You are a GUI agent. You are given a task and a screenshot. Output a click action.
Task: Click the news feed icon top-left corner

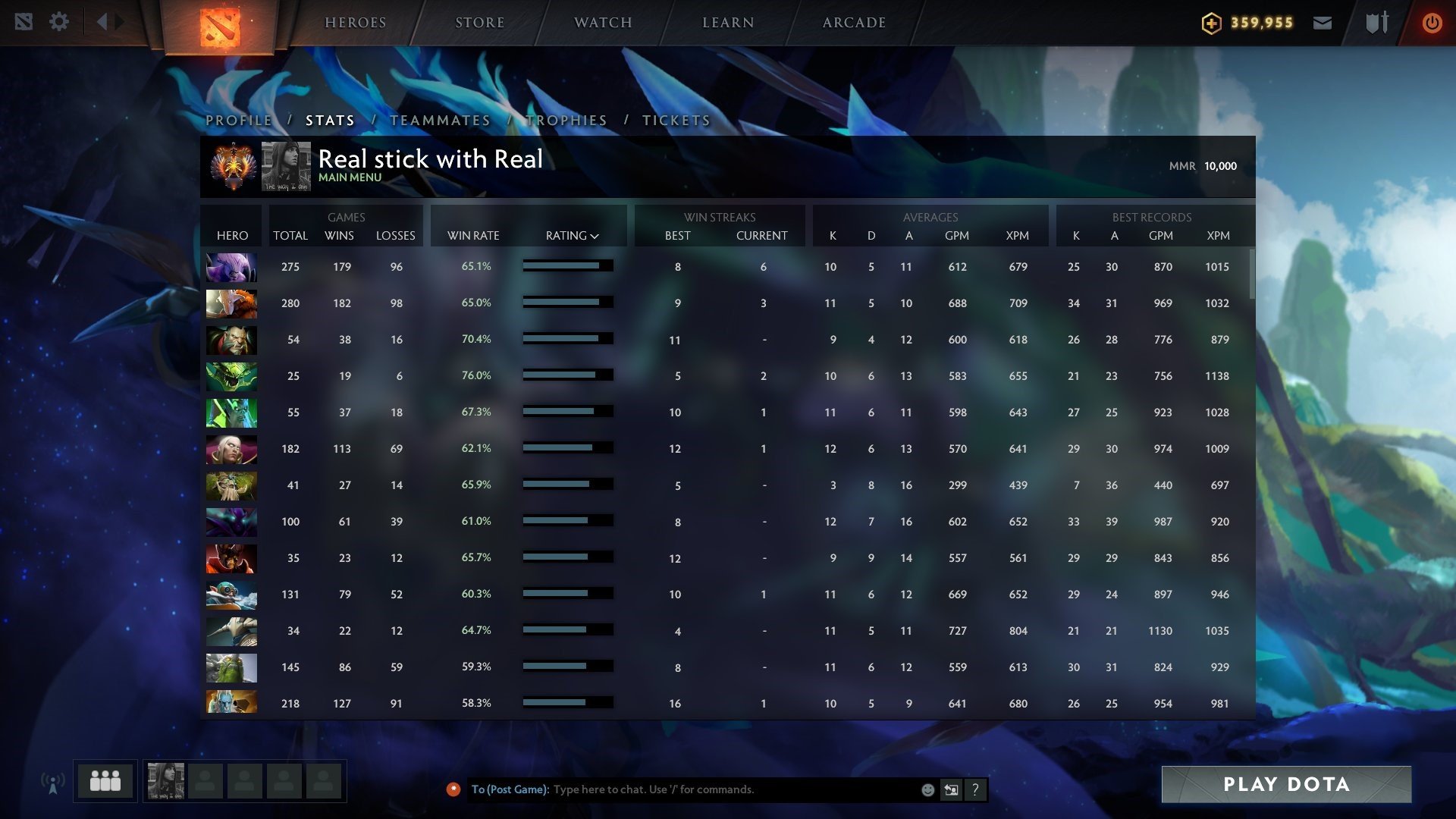tap(25, 21)
